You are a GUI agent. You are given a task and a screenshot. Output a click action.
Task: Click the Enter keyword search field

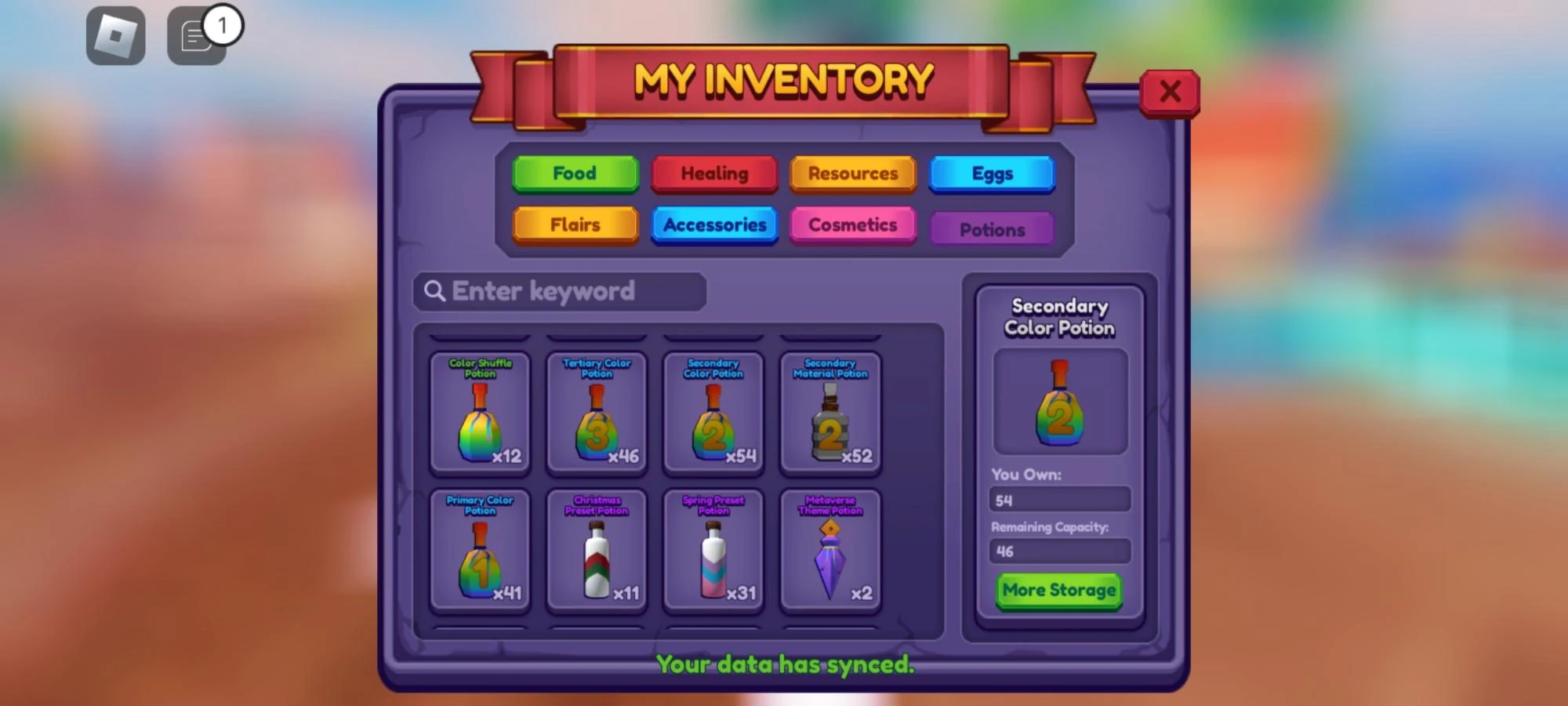pyautogui.click(x=558, y=291)
